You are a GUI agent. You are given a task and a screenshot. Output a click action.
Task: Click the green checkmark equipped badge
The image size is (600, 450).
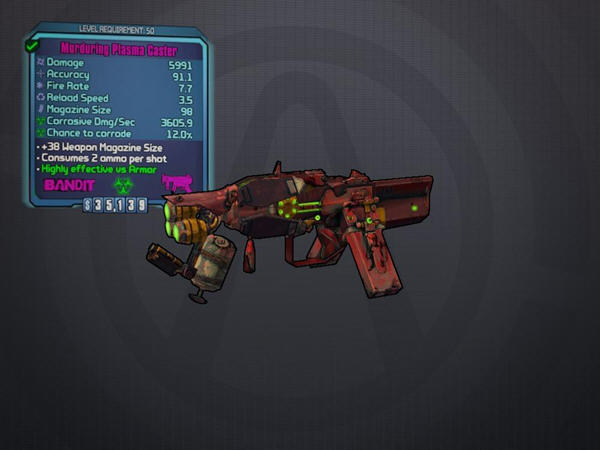31,45
